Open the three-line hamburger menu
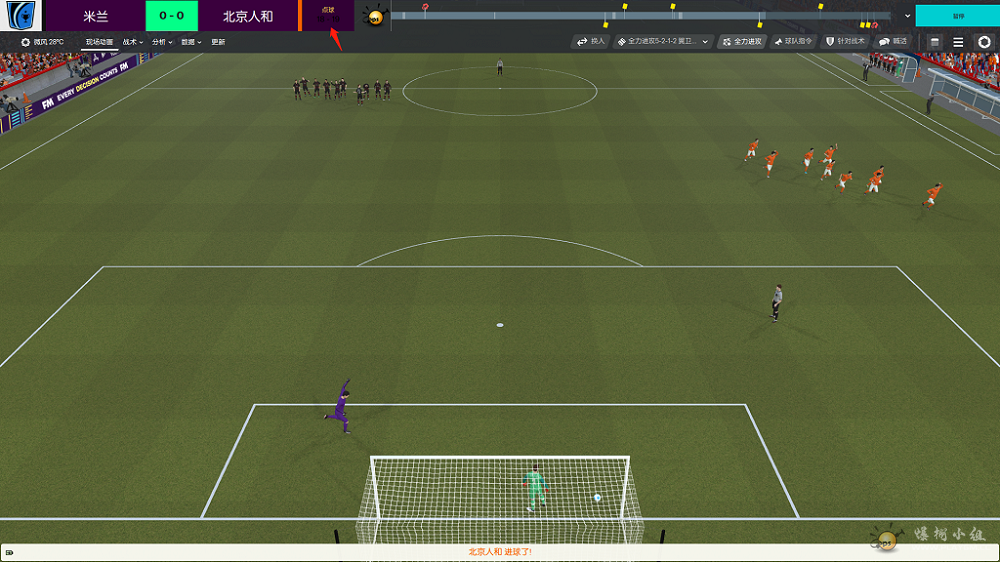Image resolution: width=1000 pixels, height=562 pixels. pos(958,42)
